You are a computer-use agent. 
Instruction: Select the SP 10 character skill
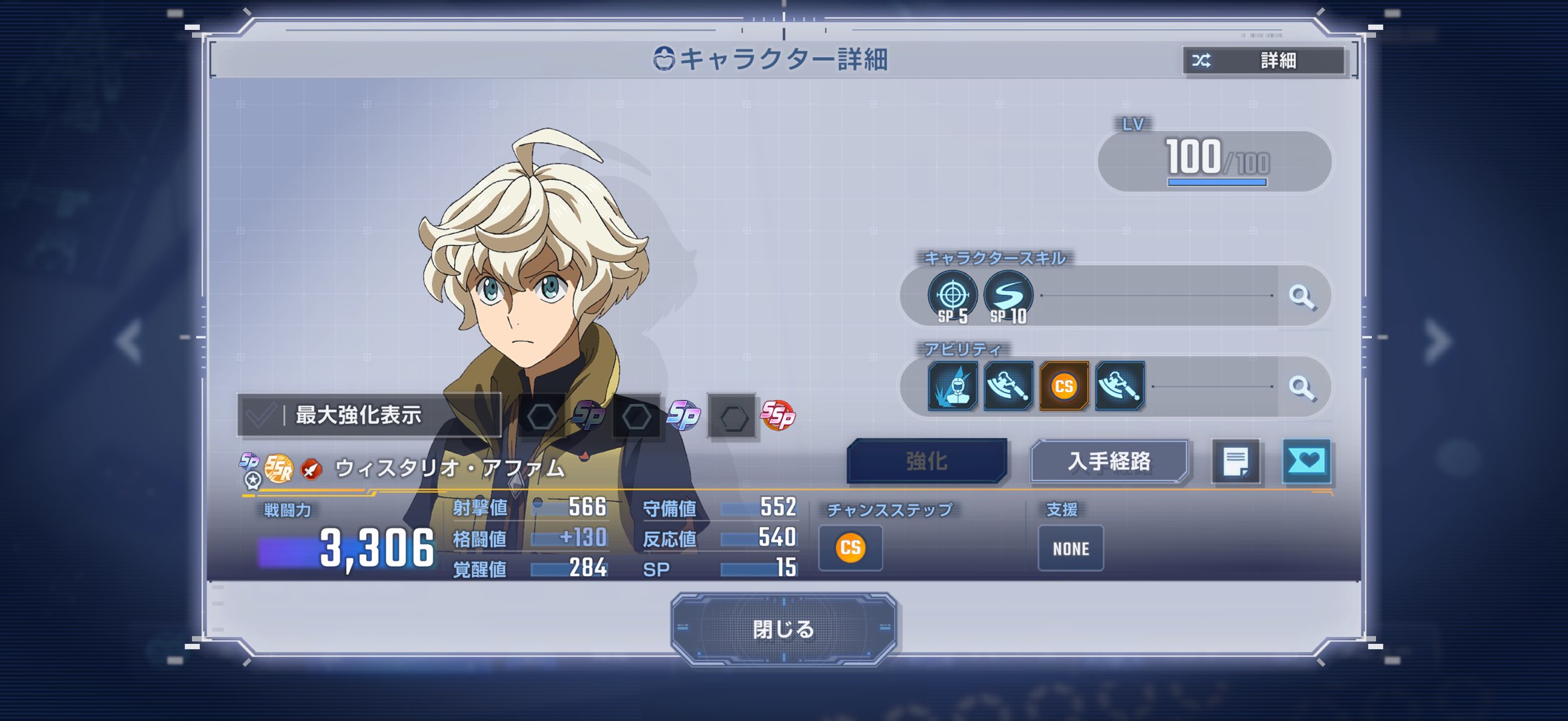[1008, 296]
